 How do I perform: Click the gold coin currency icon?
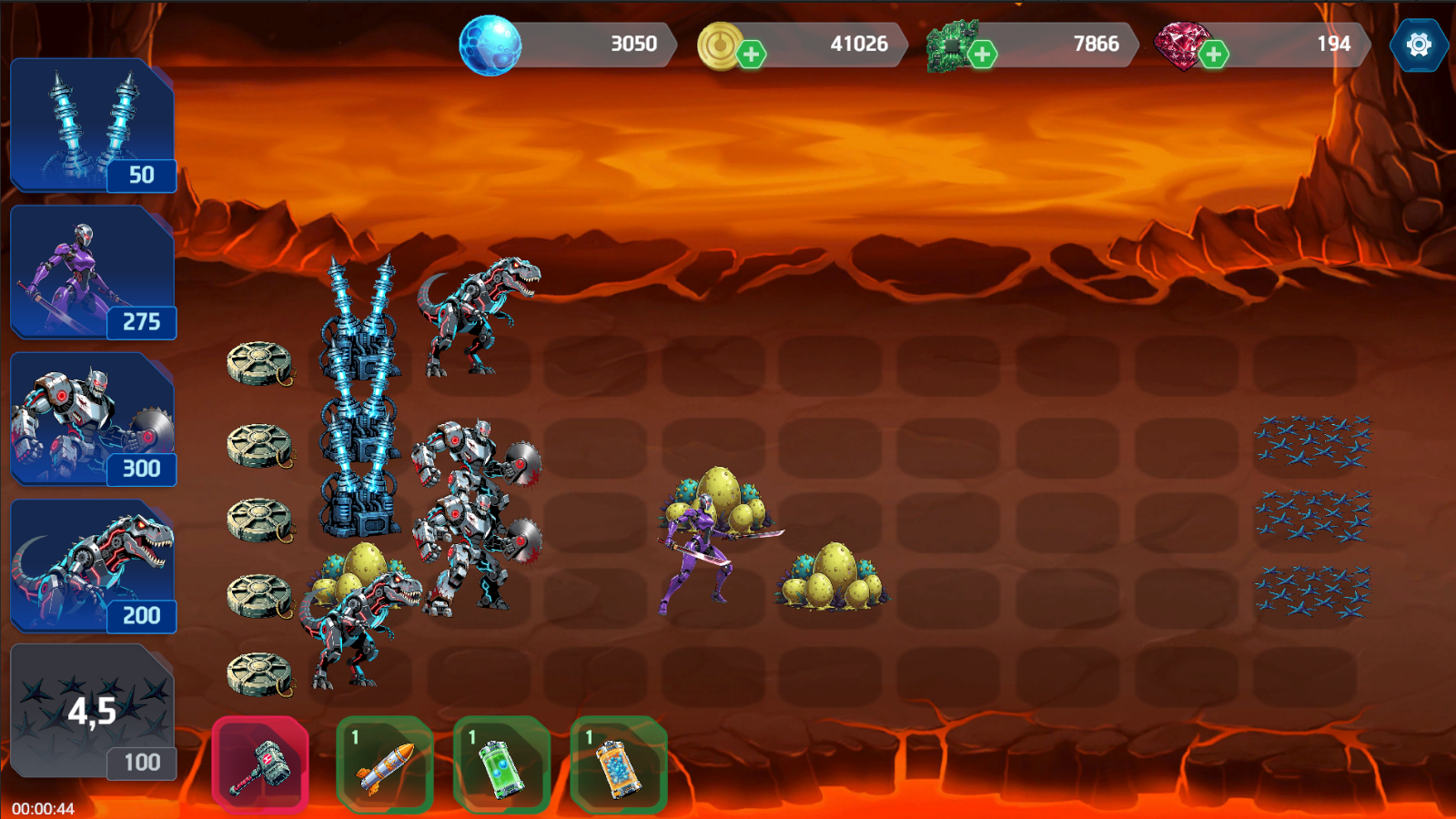tap(719, 42)
